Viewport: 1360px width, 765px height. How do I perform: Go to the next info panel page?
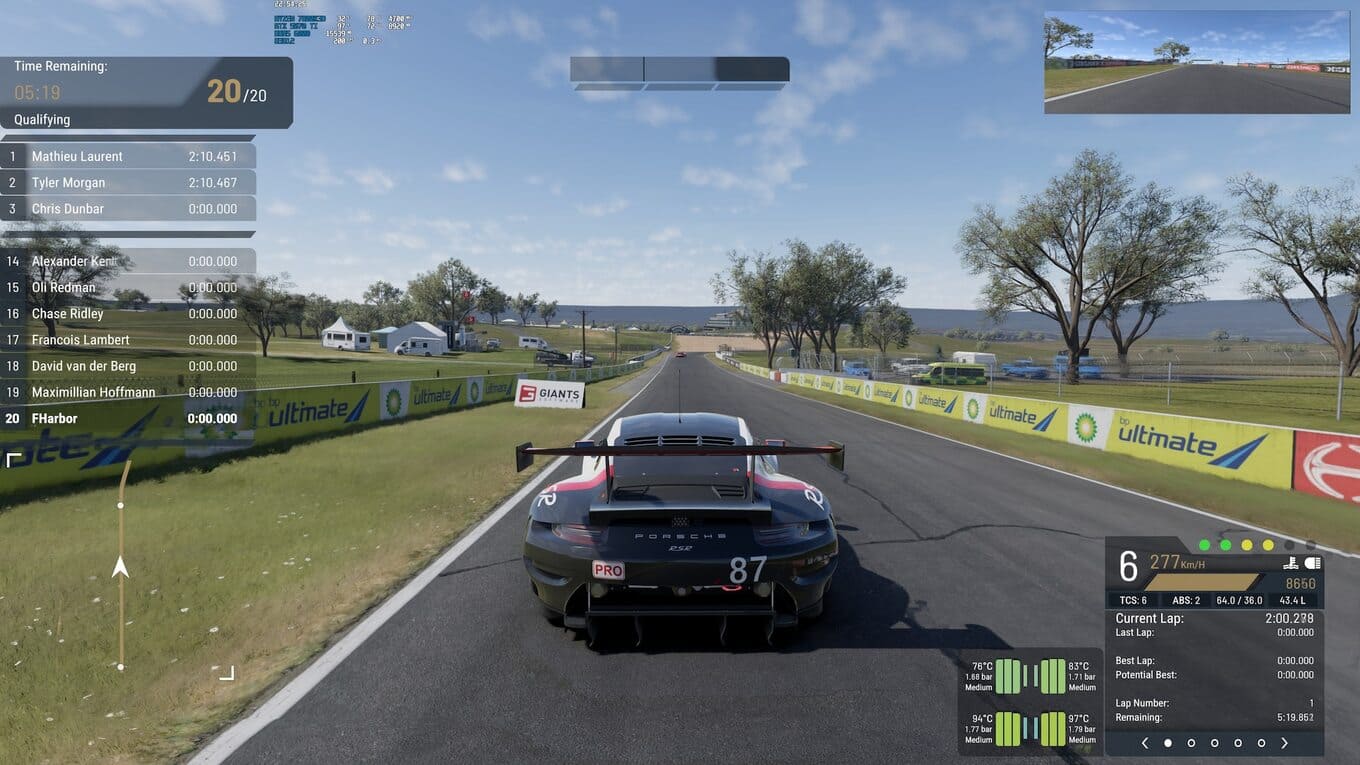click(1285, 743)
